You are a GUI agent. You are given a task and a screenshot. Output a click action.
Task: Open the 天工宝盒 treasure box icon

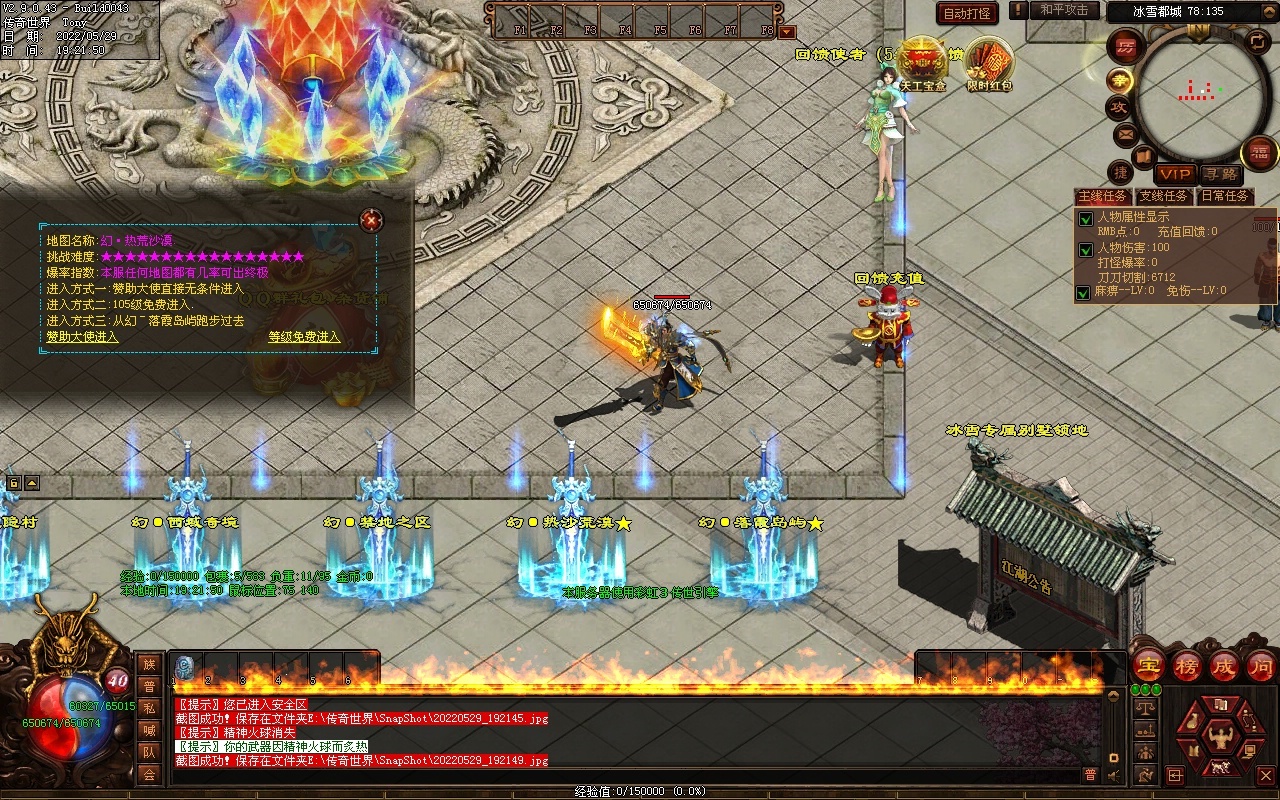[x=922, y=63]
